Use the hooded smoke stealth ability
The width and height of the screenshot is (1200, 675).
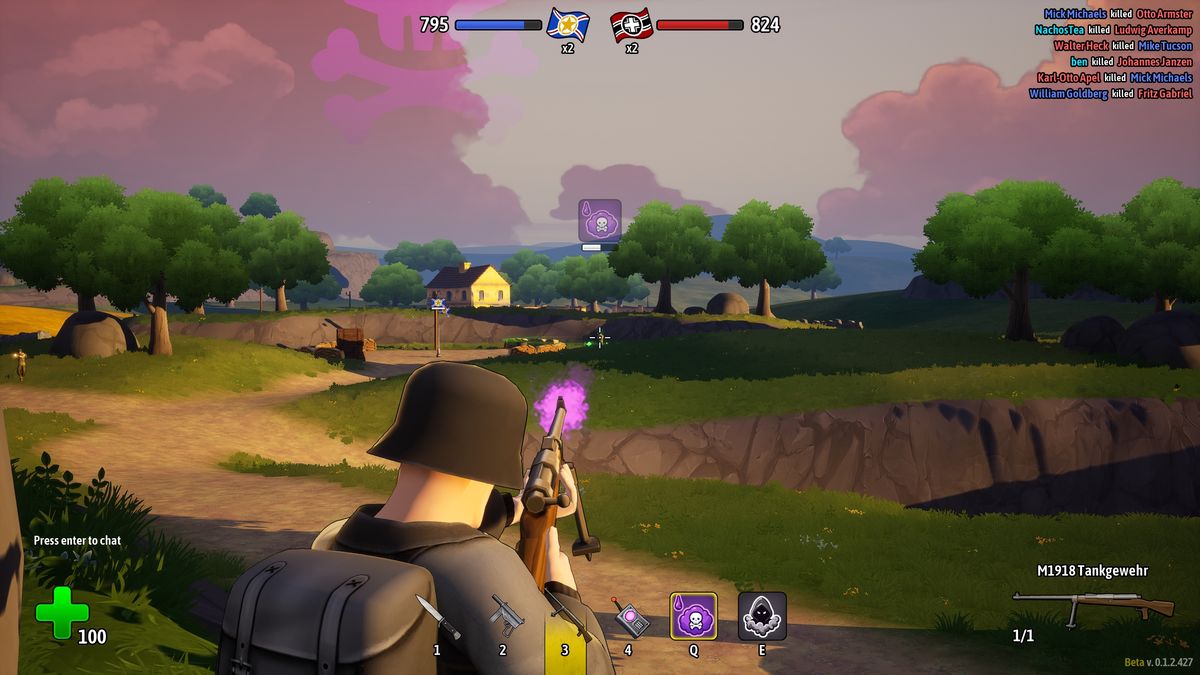tap(762, 616)
